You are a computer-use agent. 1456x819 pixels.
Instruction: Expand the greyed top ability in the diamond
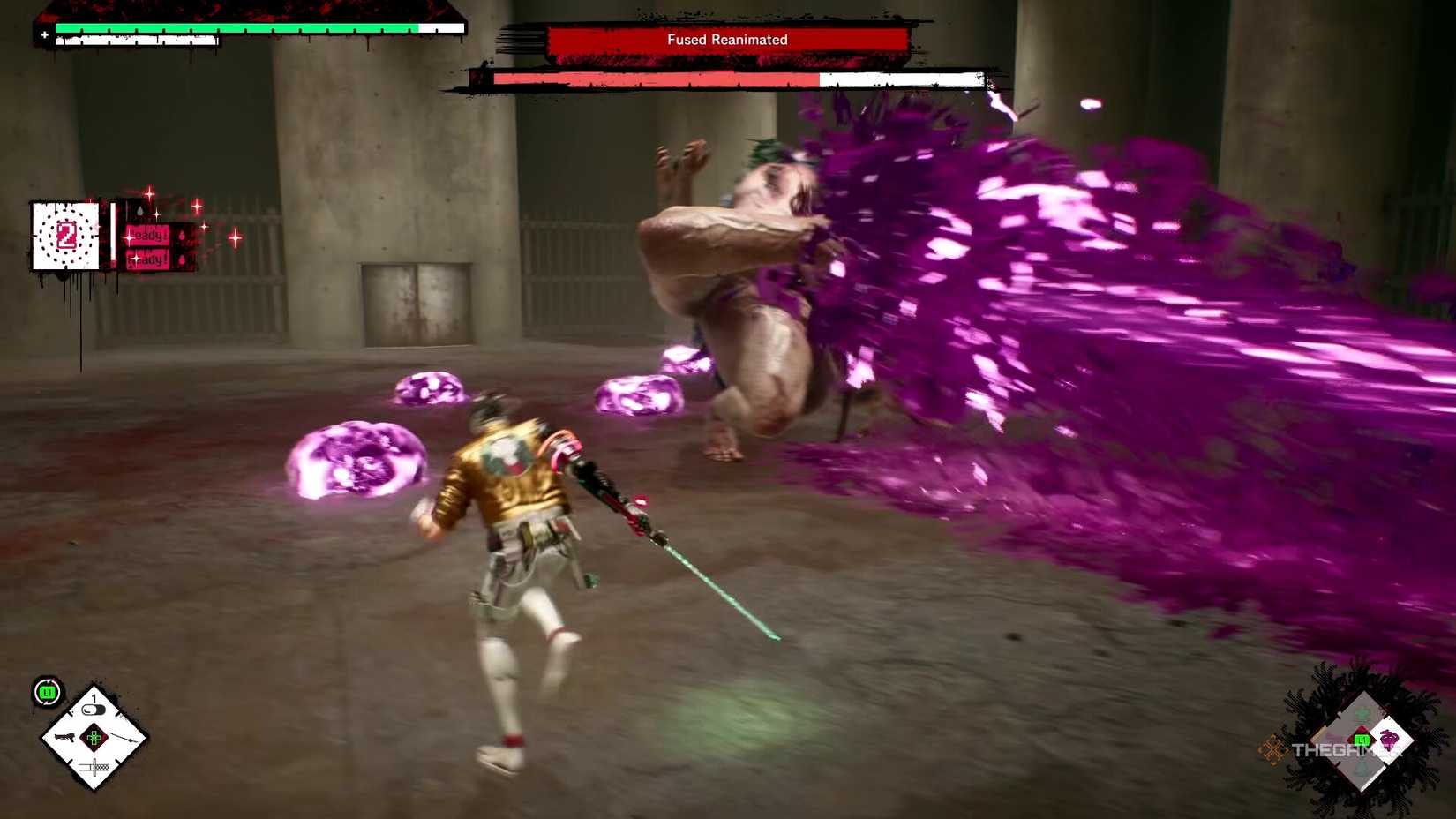tap(1361, 711)
